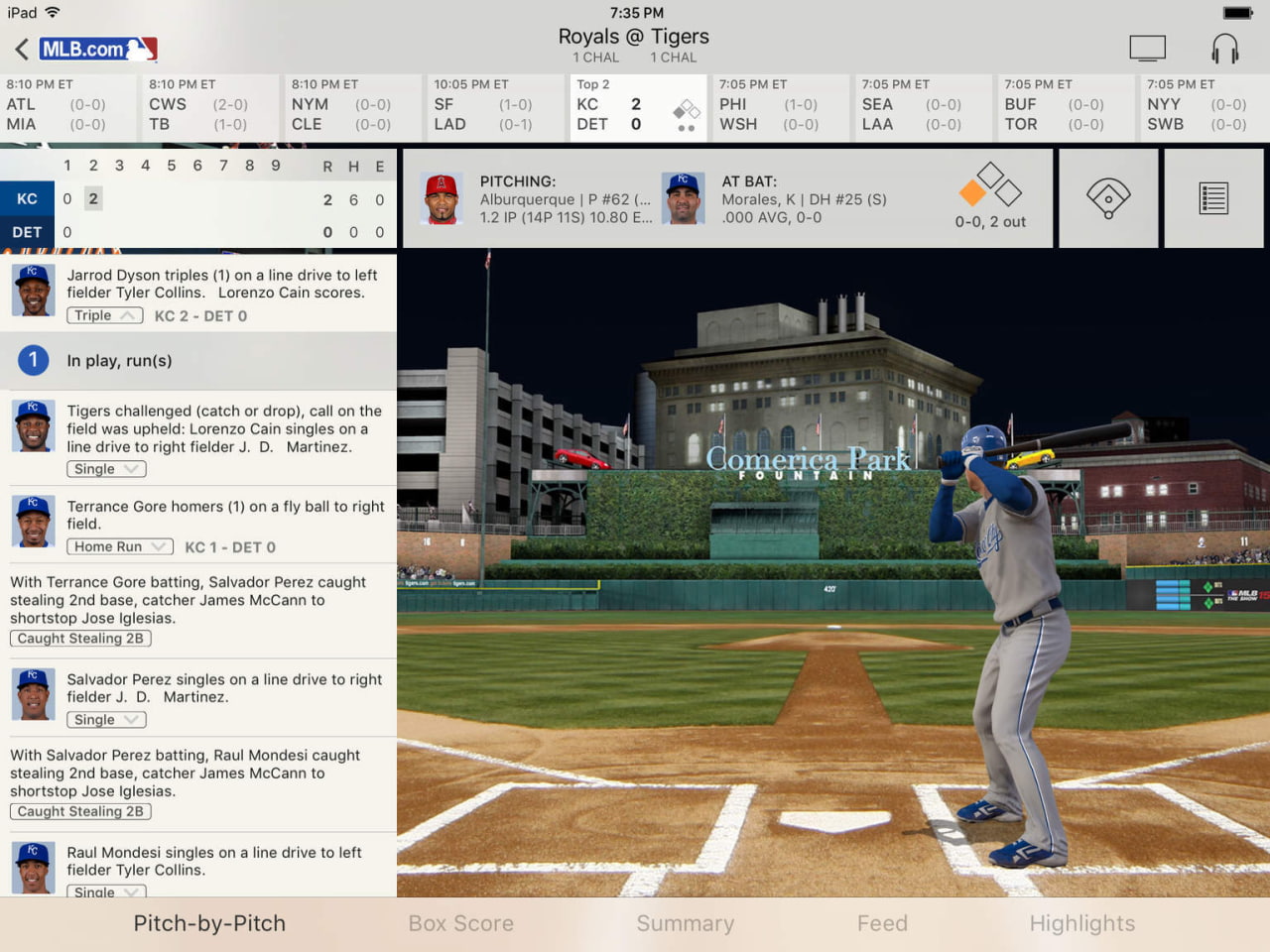Open the Highlights tab

pos(1082,923)
